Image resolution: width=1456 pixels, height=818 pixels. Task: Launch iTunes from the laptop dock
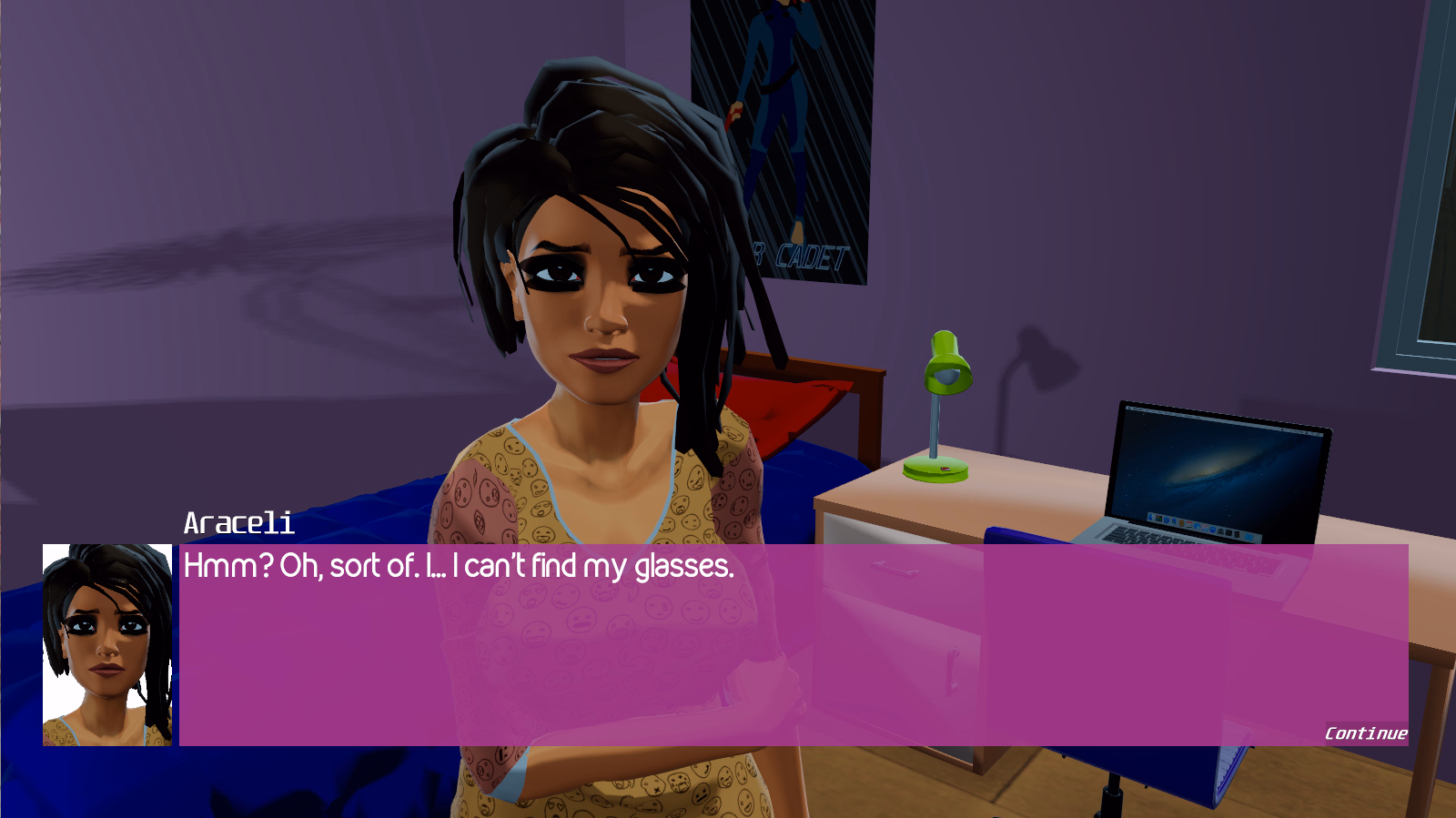(x=1205, y=530)
